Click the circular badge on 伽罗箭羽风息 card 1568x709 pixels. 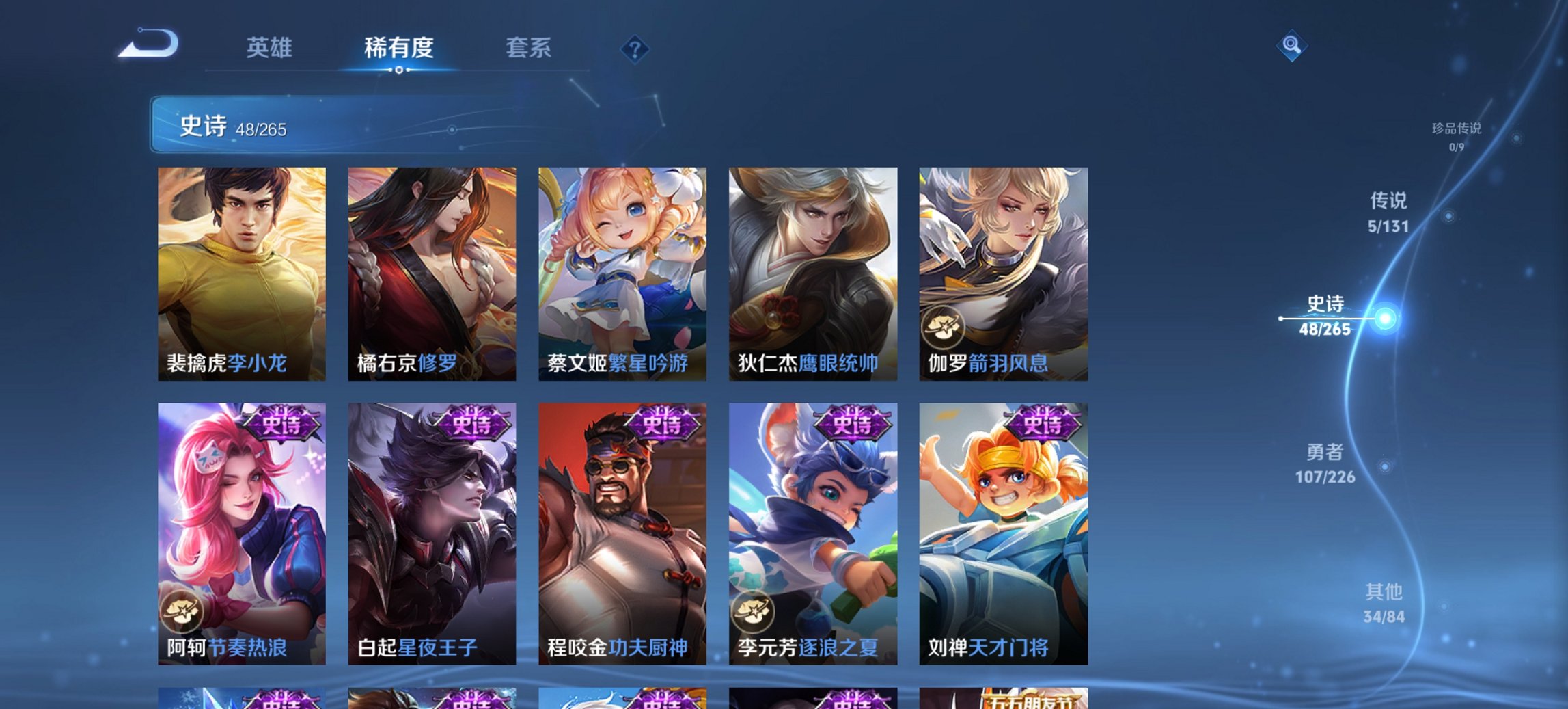pos(945,328)
